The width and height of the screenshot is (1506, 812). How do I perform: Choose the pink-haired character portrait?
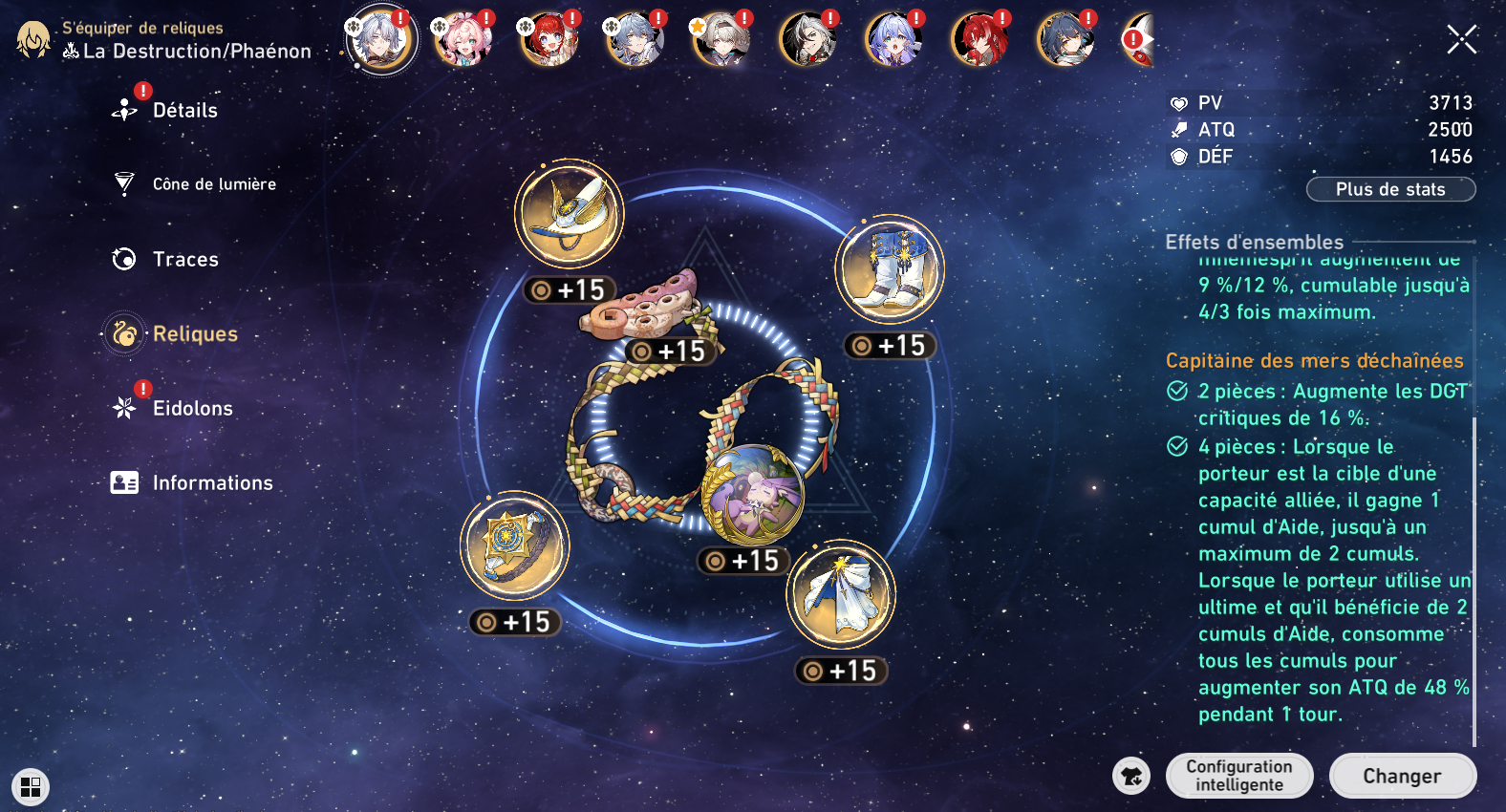pyautogui.click(x=463, y=40)
